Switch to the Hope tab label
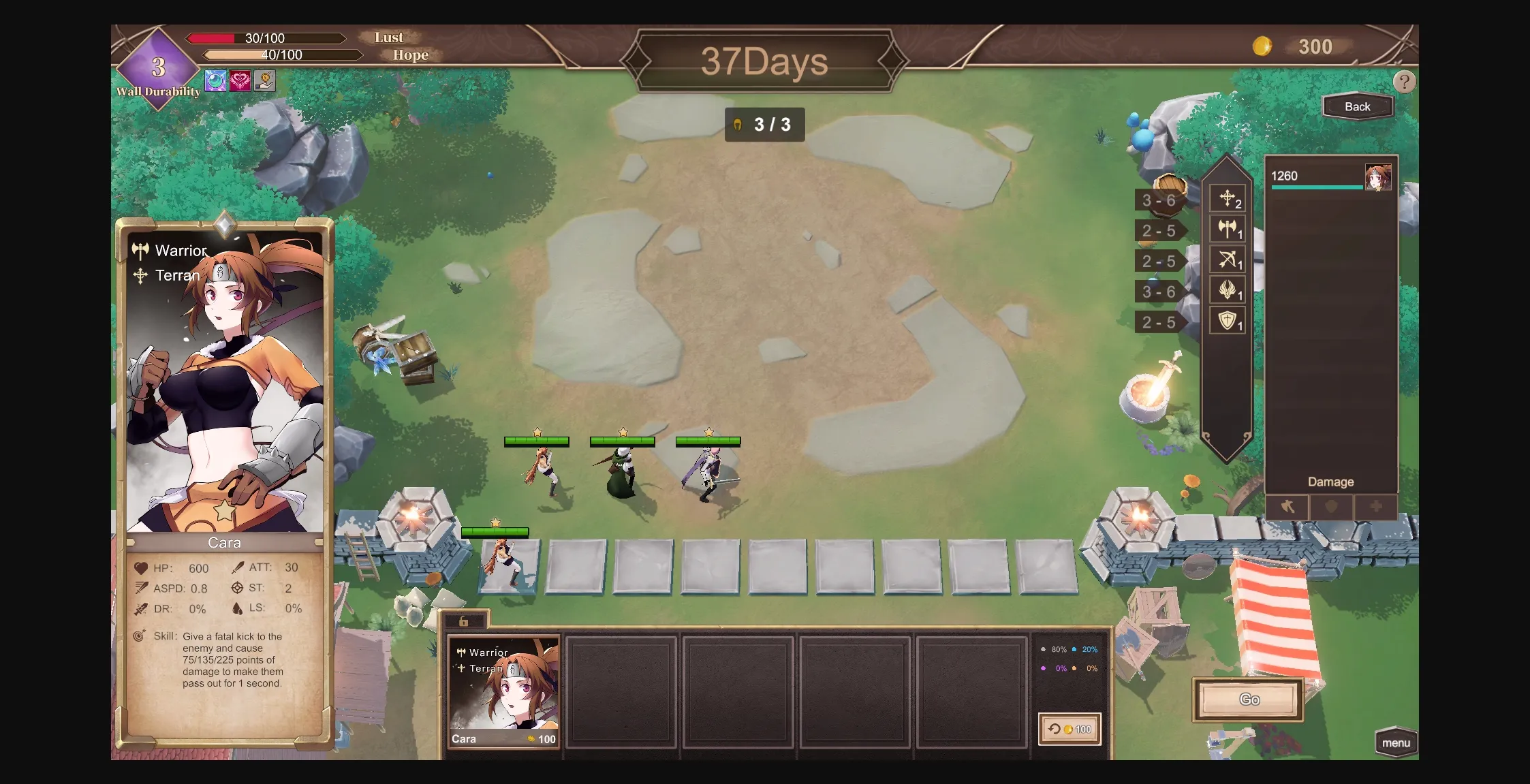This screenshot has height=784, width=1530. tap(409, 55)
